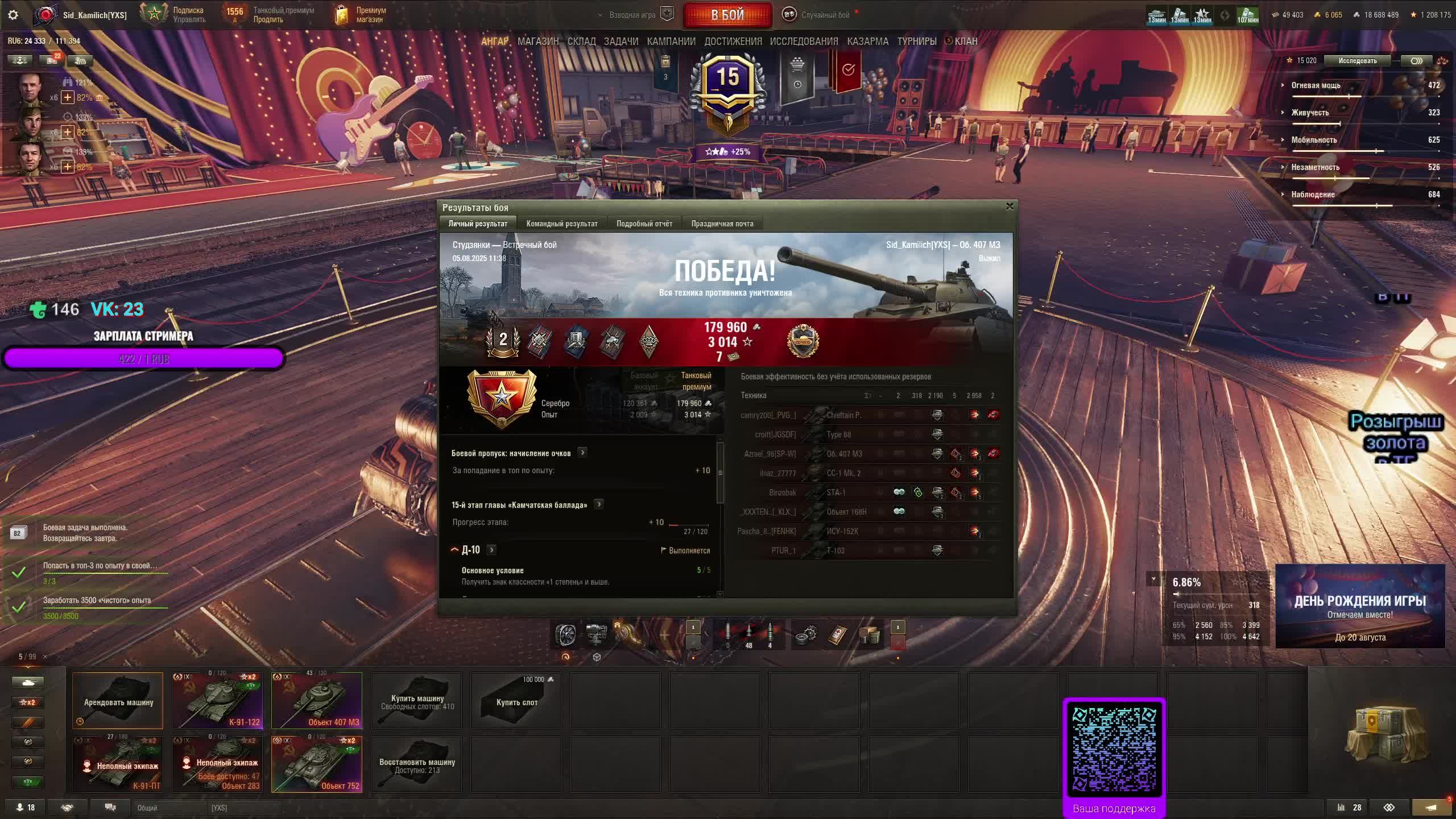Click the Исследовать button
Screen dimensions: 1456x819
tap(1357, 61)
